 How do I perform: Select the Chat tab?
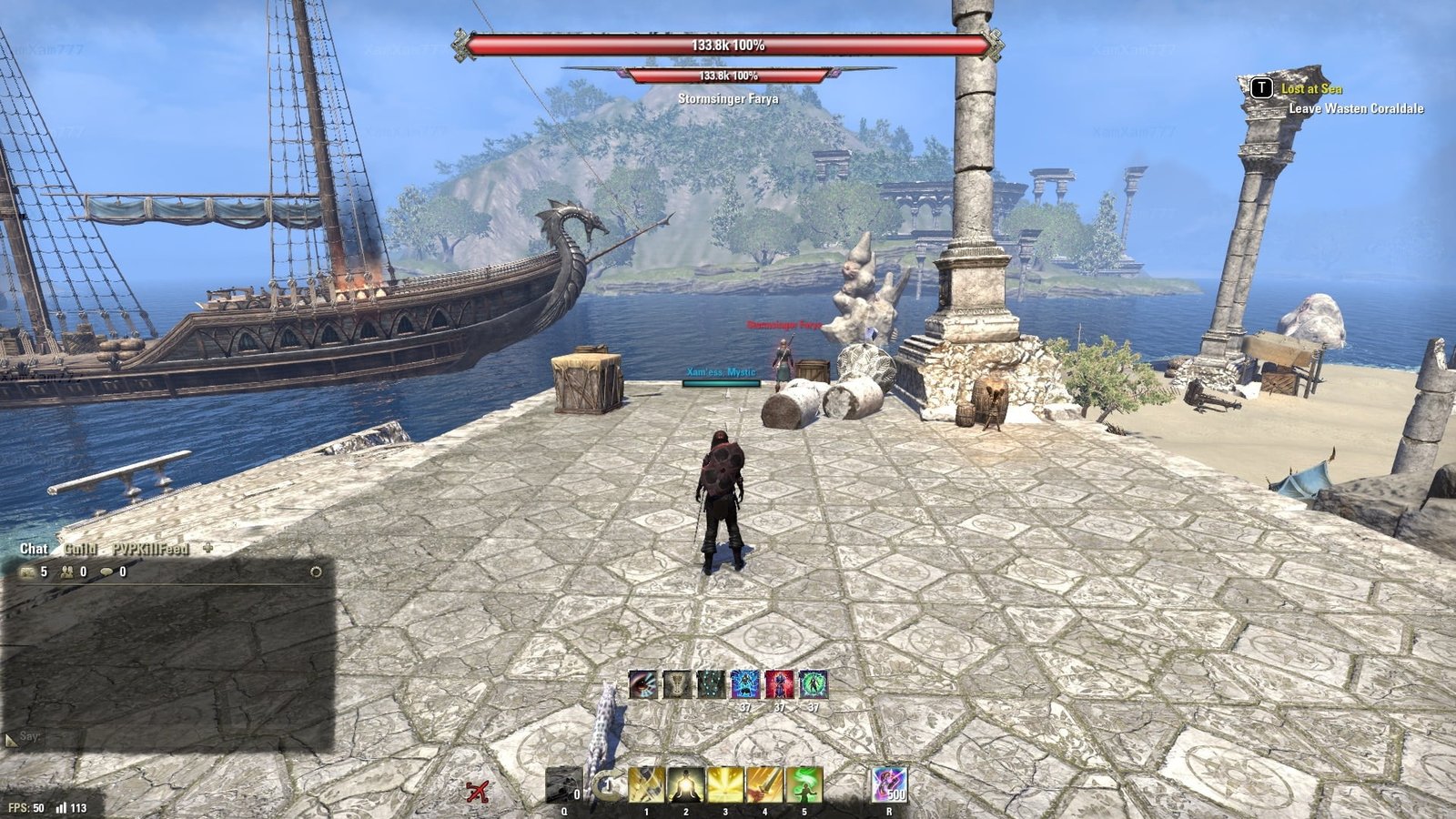click(34, 549)
